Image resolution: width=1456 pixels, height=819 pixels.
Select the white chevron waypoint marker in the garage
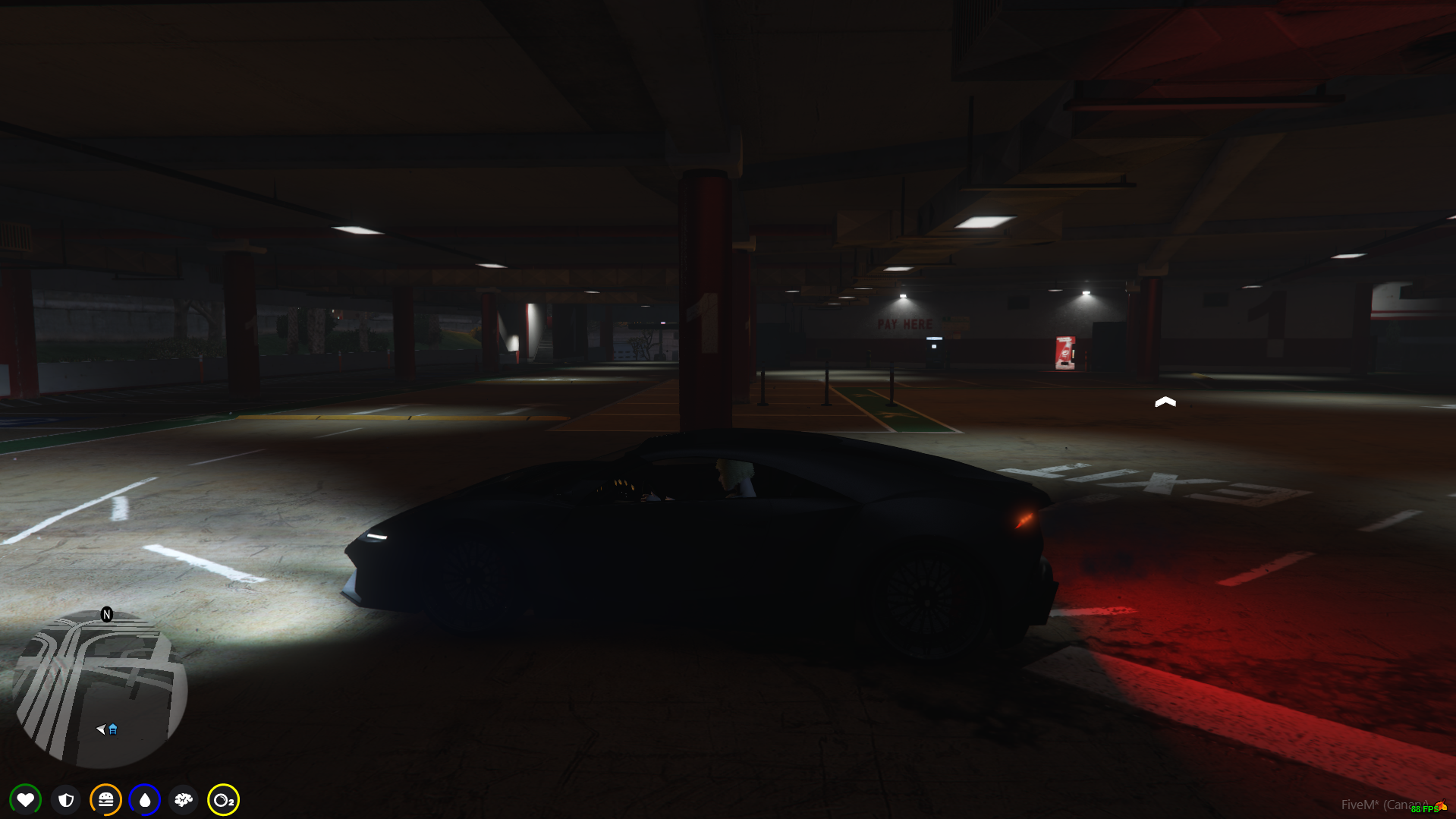click(x=1166, y=402)
